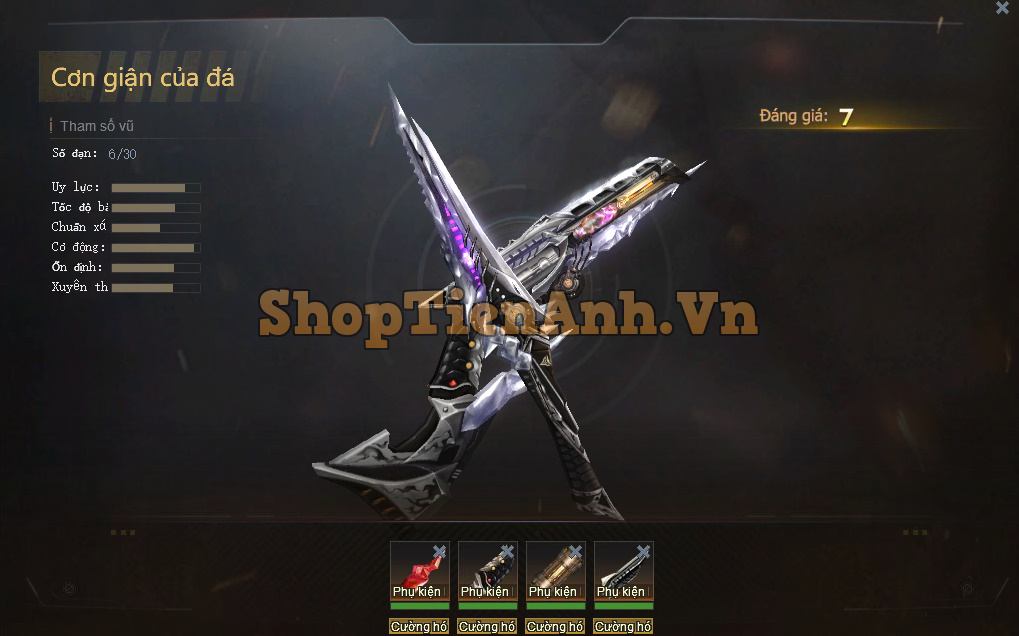Click Cường hóa under the red crystal
The width and height of the screenshot is (1019, 636).
pyautogui.click(x=419, y=627)
